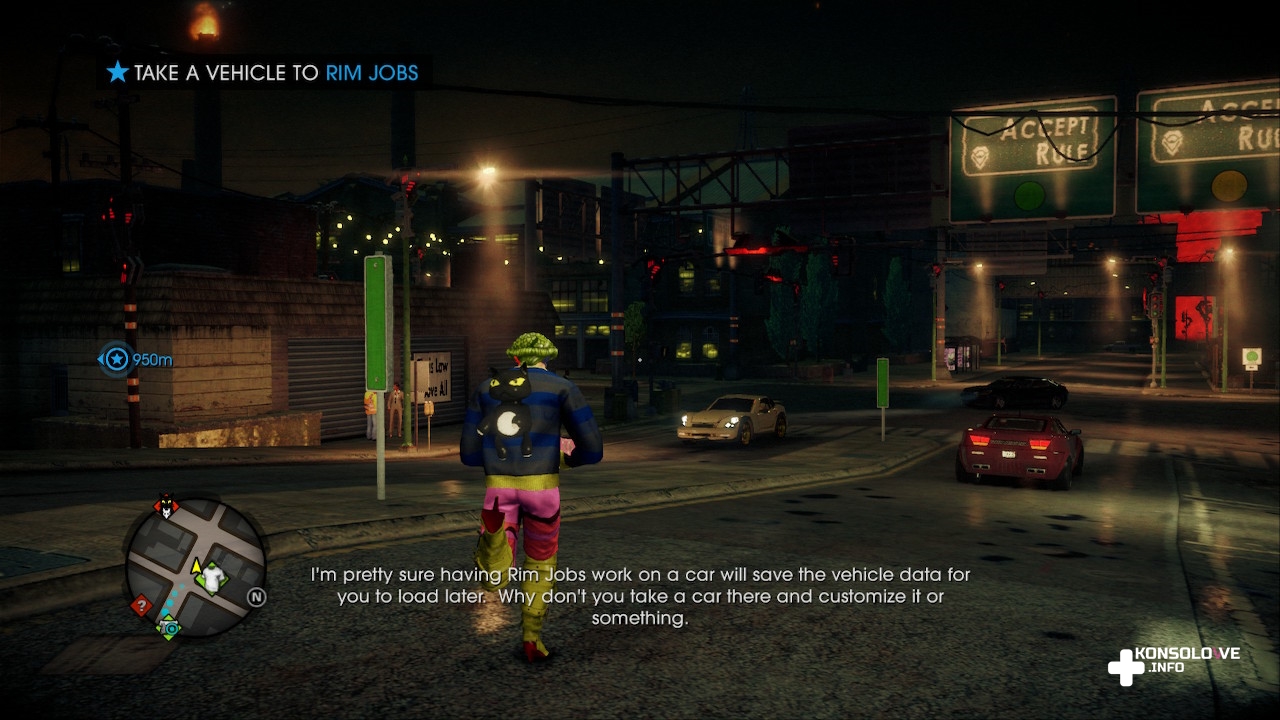Viewport: 1280px width, 720px height.
Task: Select the white t-shirt clothing store marker
Action: click(213, 578)
